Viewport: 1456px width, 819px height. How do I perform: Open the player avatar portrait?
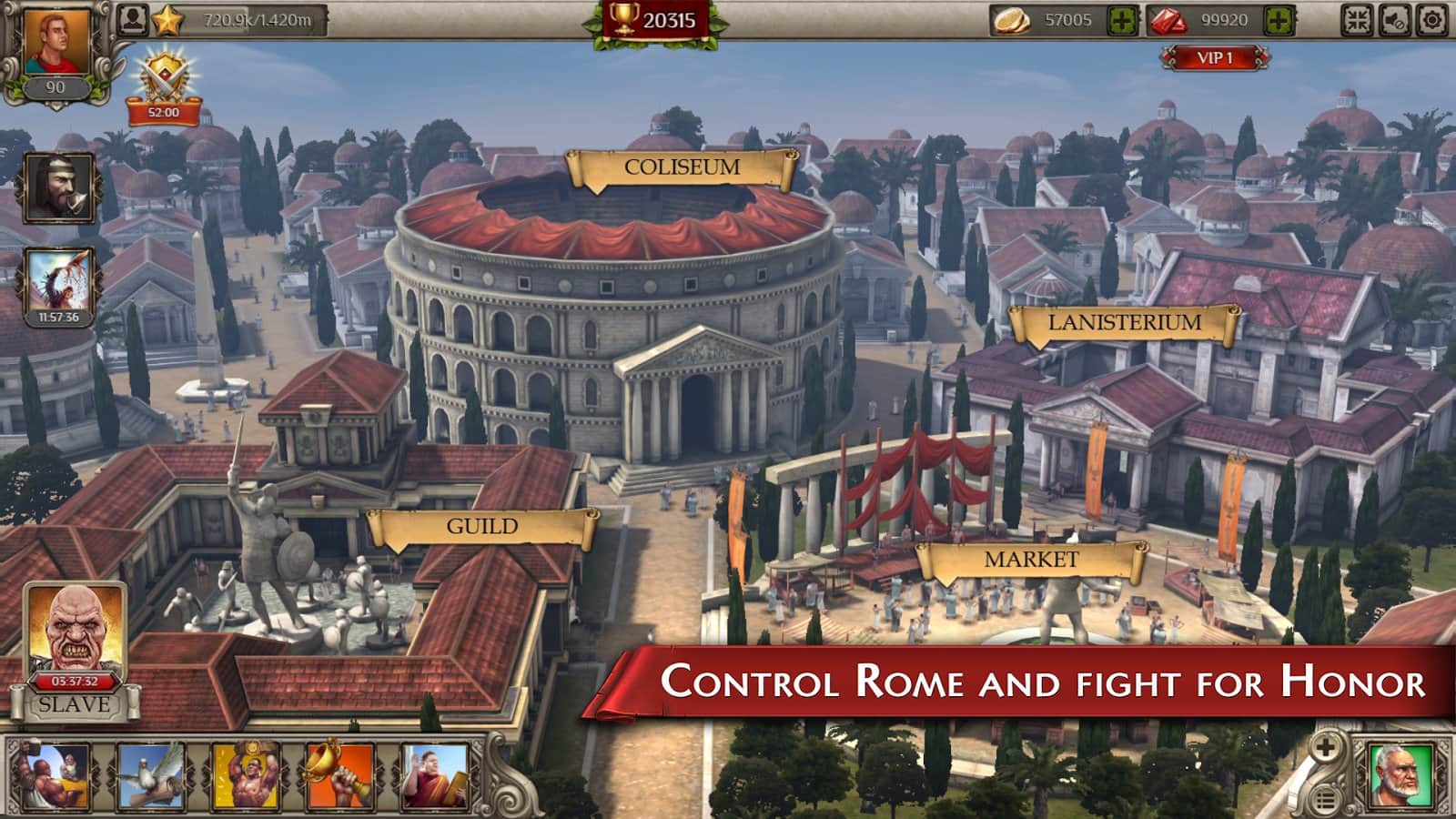56,44
